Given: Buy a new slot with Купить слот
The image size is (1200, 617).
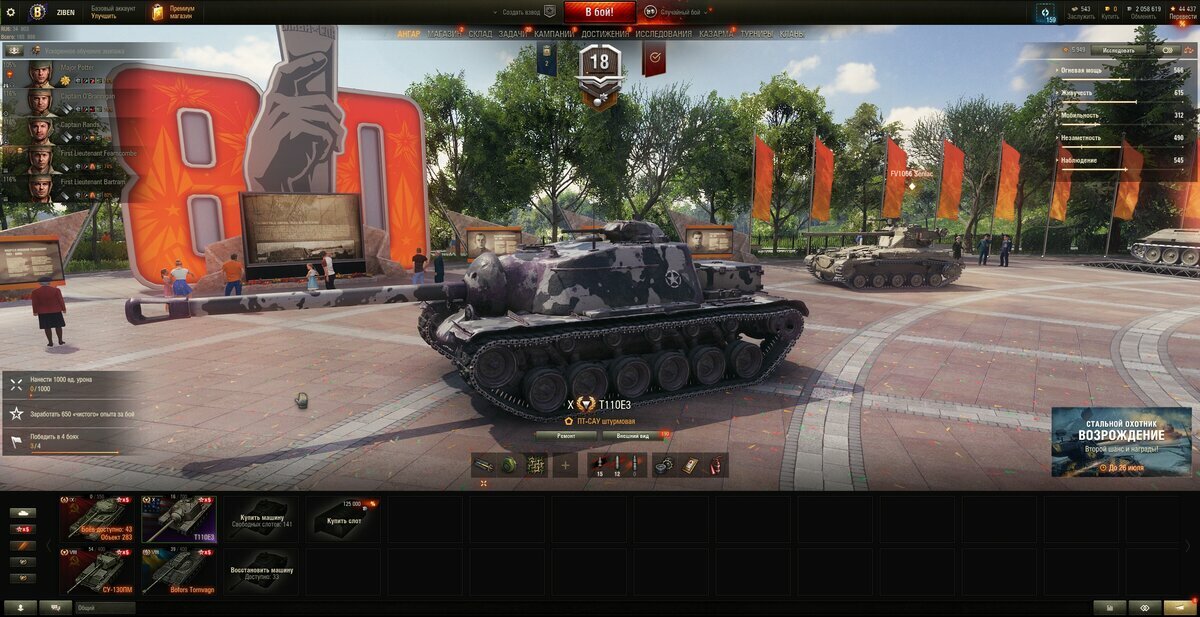Looking at the screenshot, I should (343, 518).
